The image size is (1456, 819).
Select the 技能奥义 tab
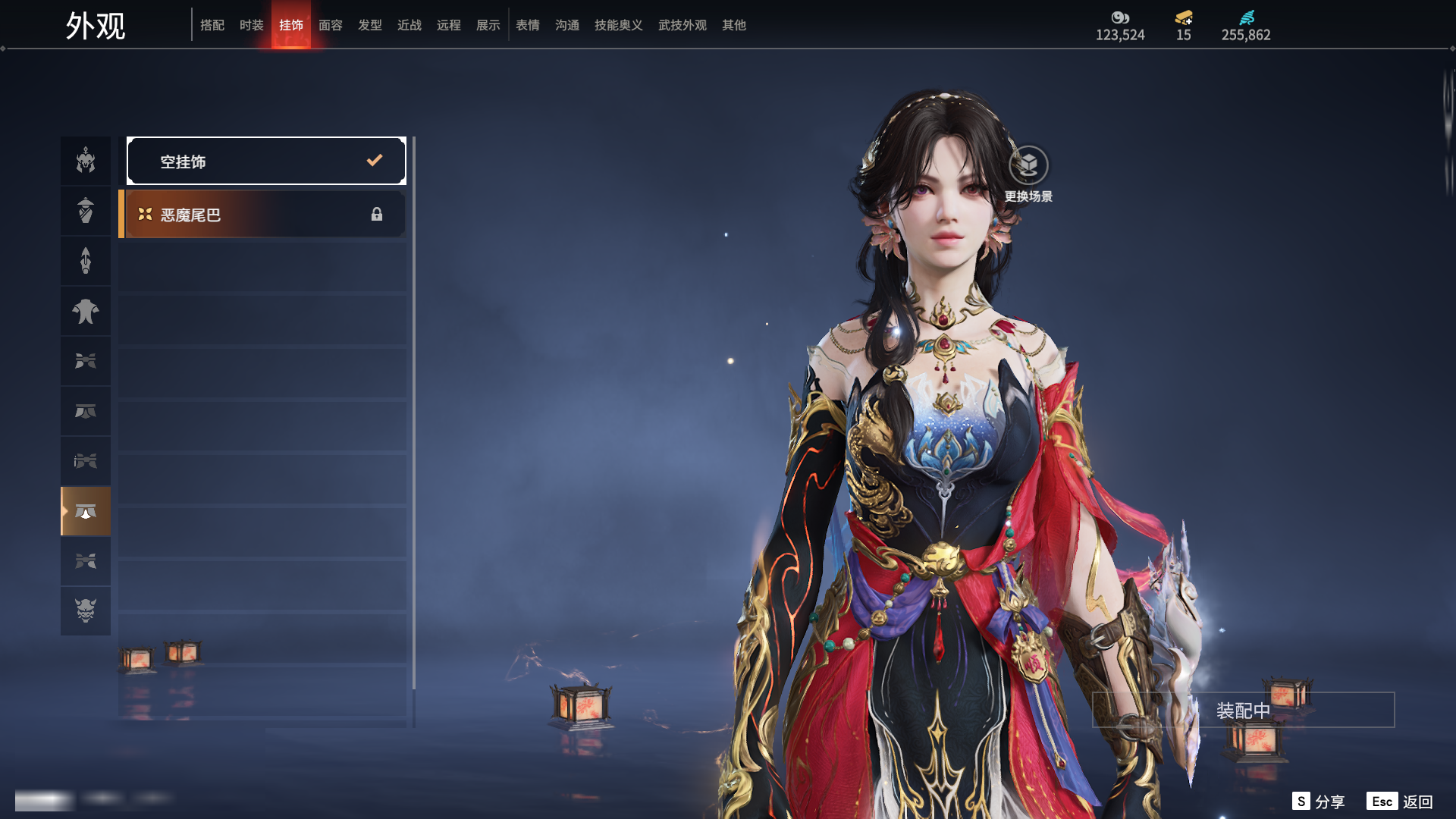619,25
